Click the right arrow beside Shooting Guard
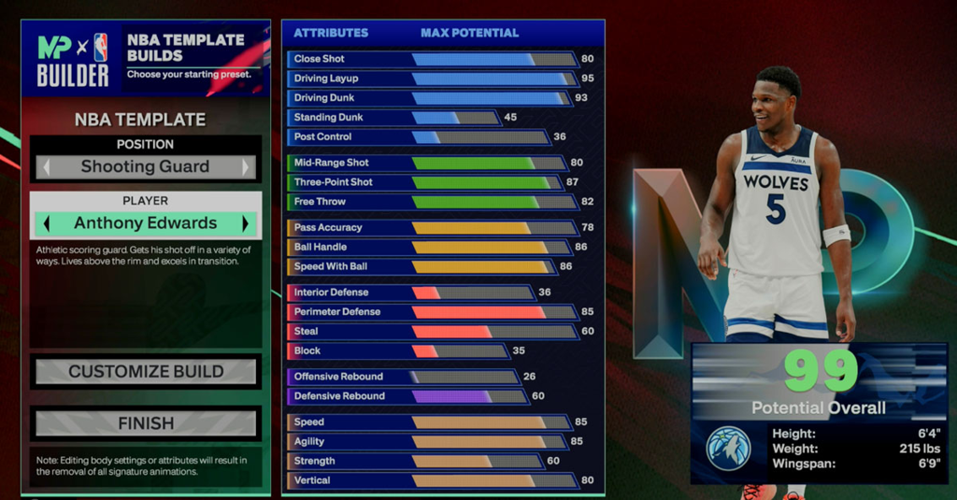This screenshot has width=957, height=500. coord(246,167)
